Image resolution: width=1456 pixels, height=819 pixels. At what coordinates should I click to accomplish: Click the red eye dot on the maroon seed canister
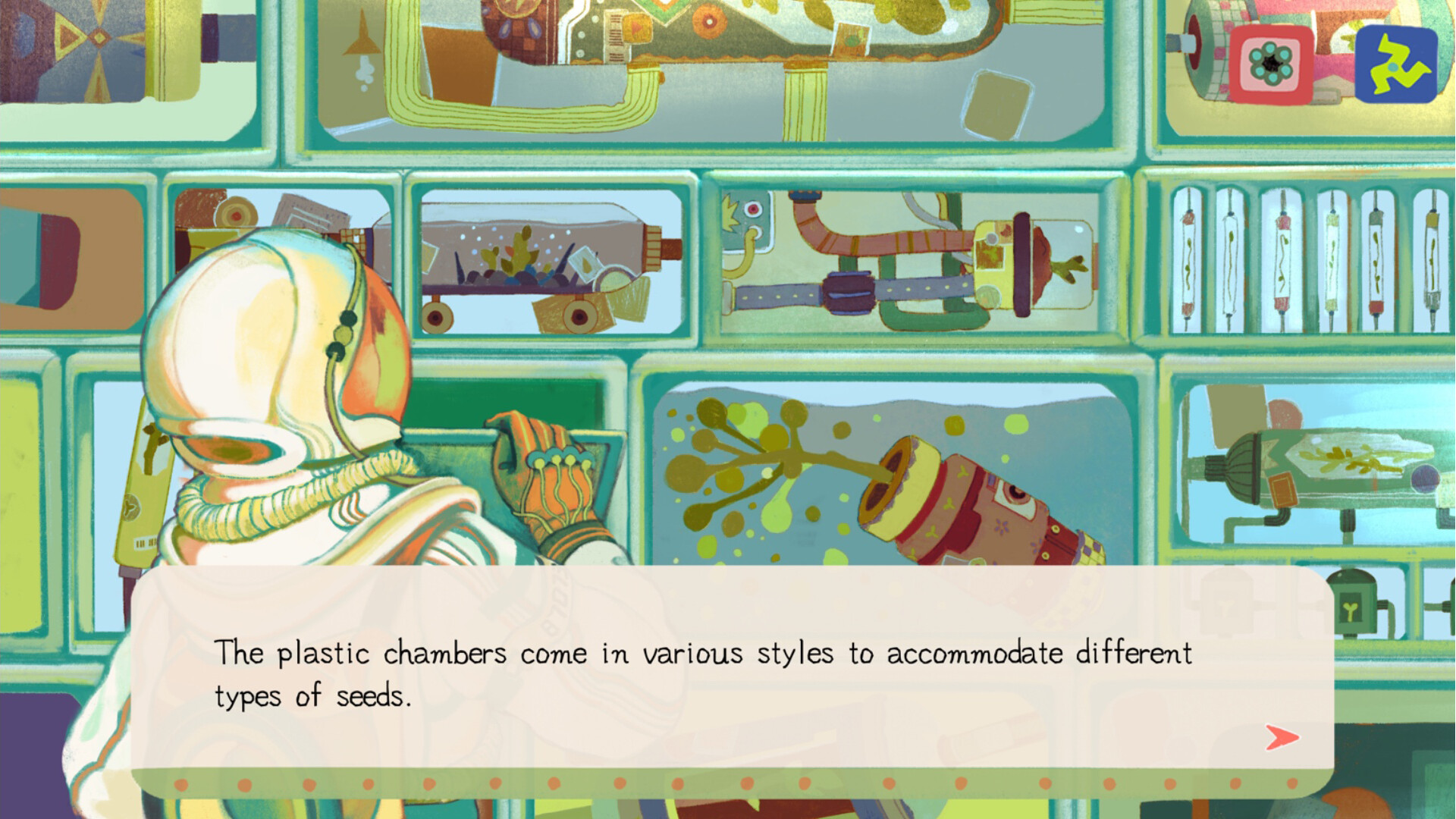(x=1016, y=493)
